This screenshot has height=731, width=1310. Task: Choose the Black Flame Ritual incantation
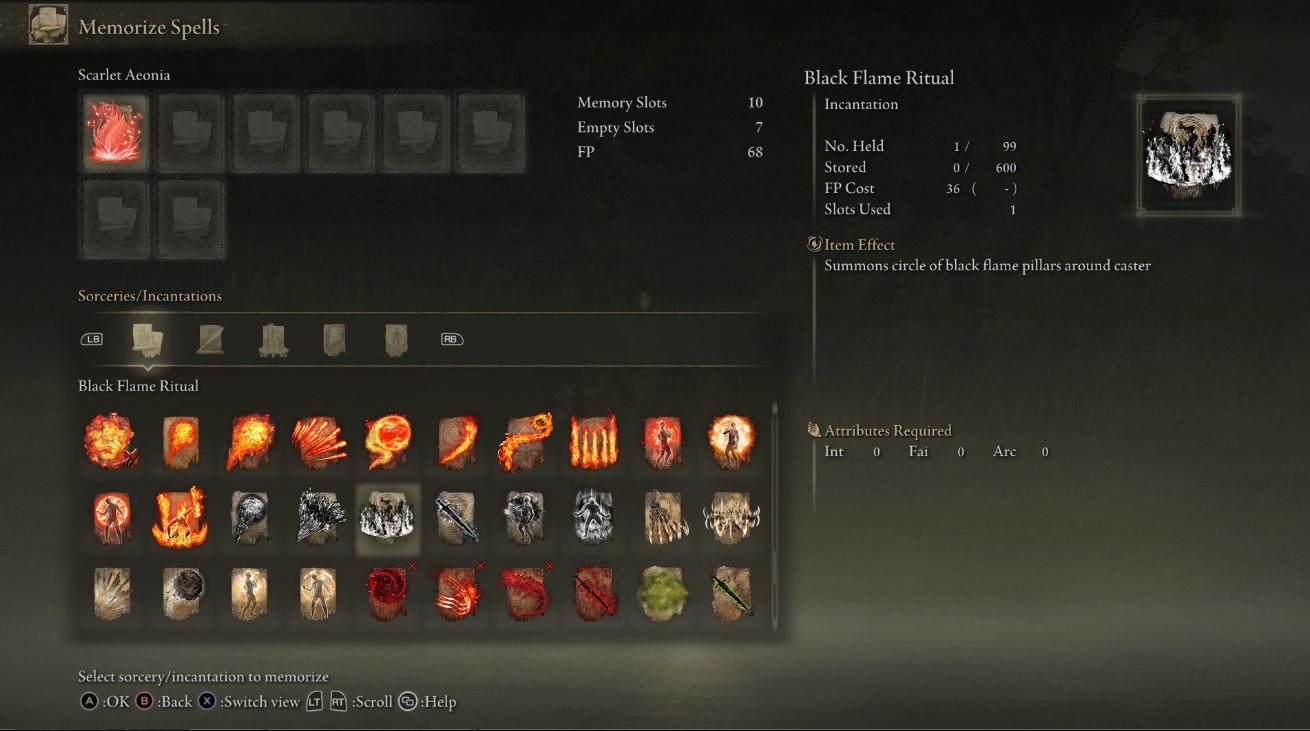(x=388, y=518)
